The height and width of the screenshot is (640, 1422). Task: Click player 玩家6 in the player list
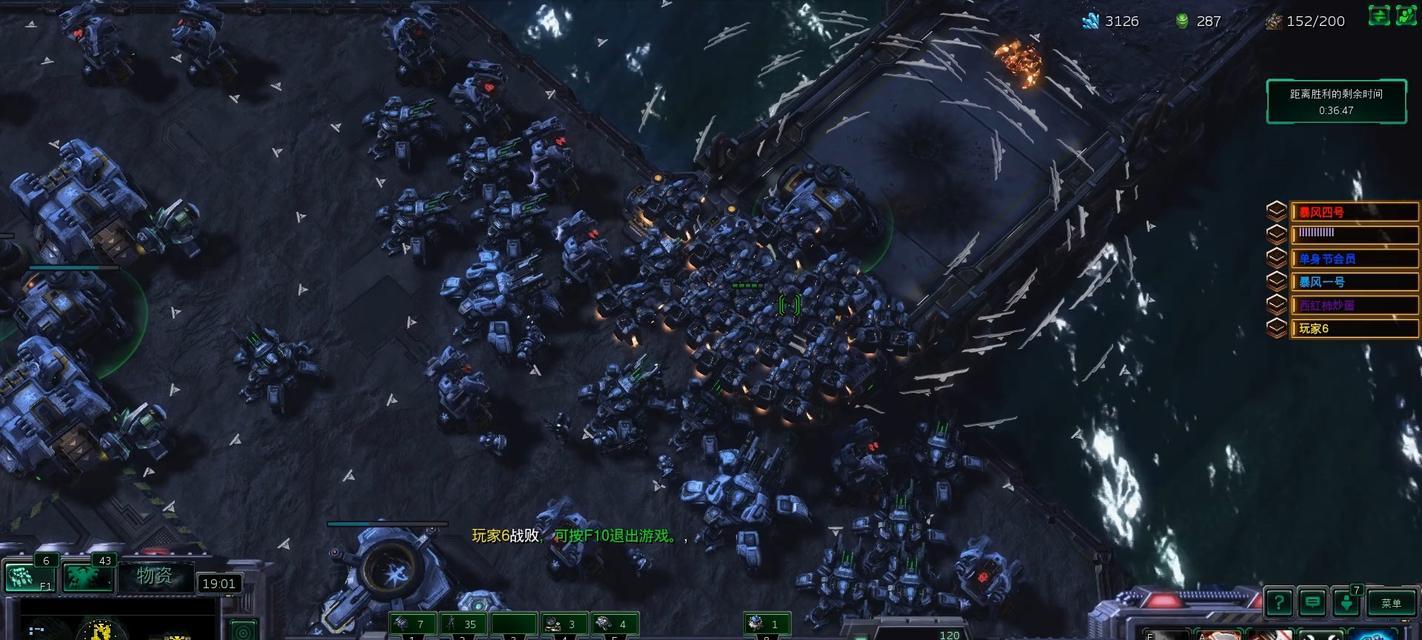pyautogui.click(x=1354, y=328)
